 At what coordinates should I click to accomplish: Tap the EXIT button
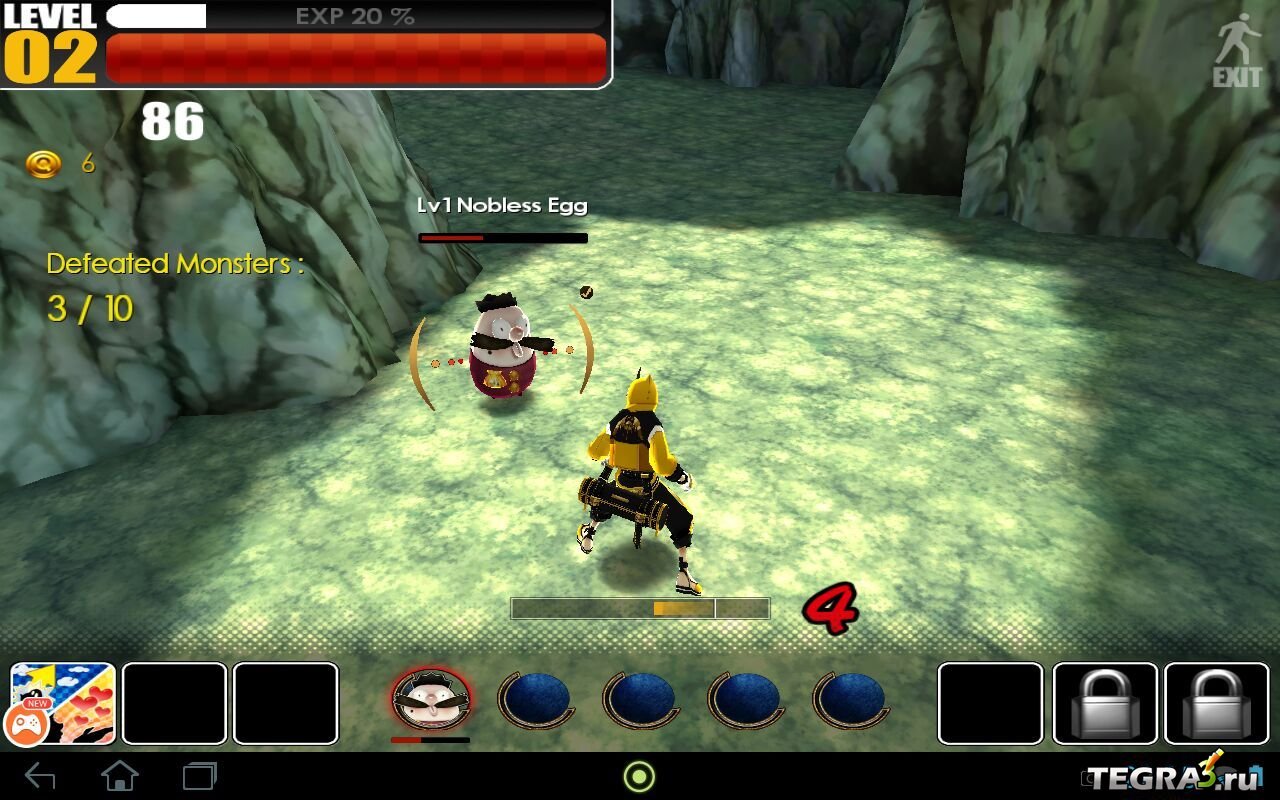click(x=1238, y=50)
